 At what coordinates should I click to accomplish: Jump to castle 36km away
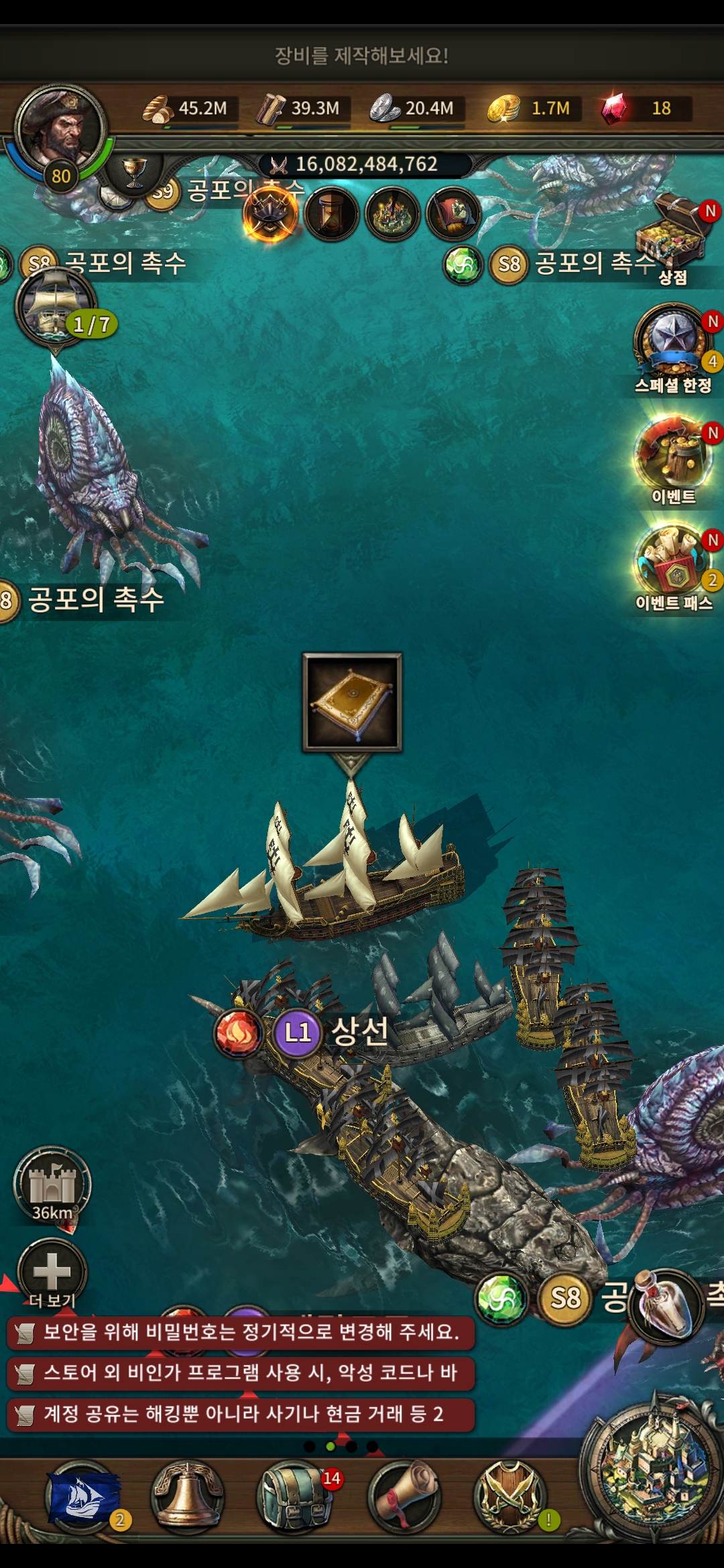tap(52, 1185)
